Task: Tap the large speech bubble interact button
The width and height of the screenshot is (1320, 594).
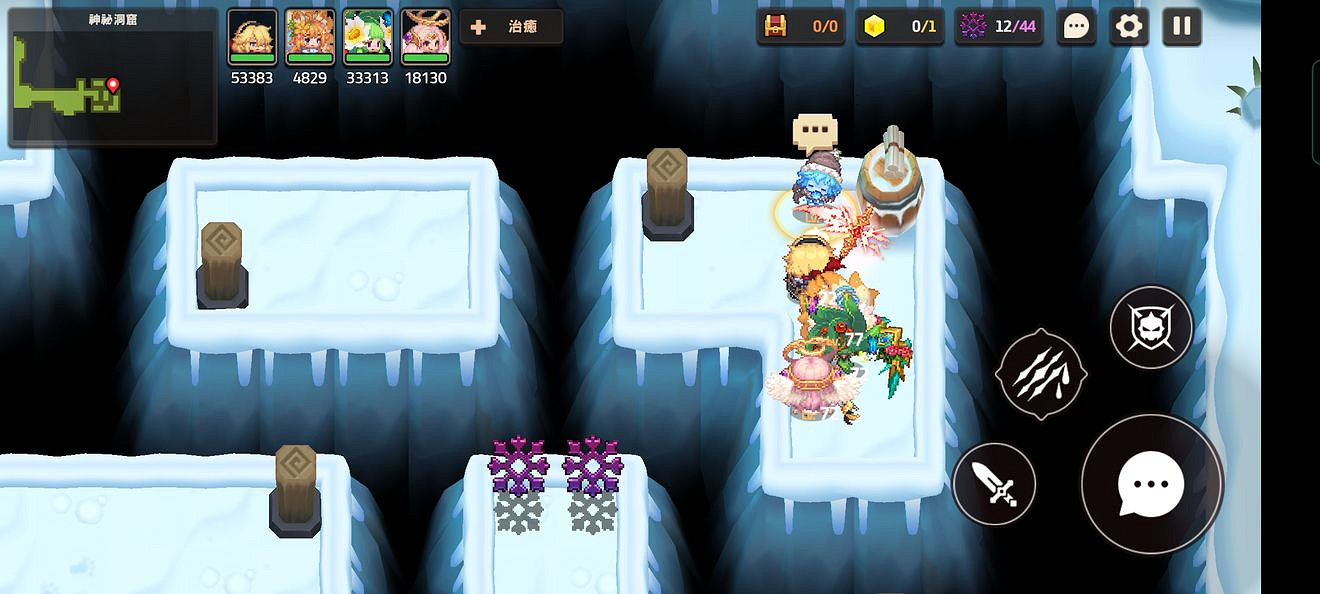Action: [x=1151, y=484]
